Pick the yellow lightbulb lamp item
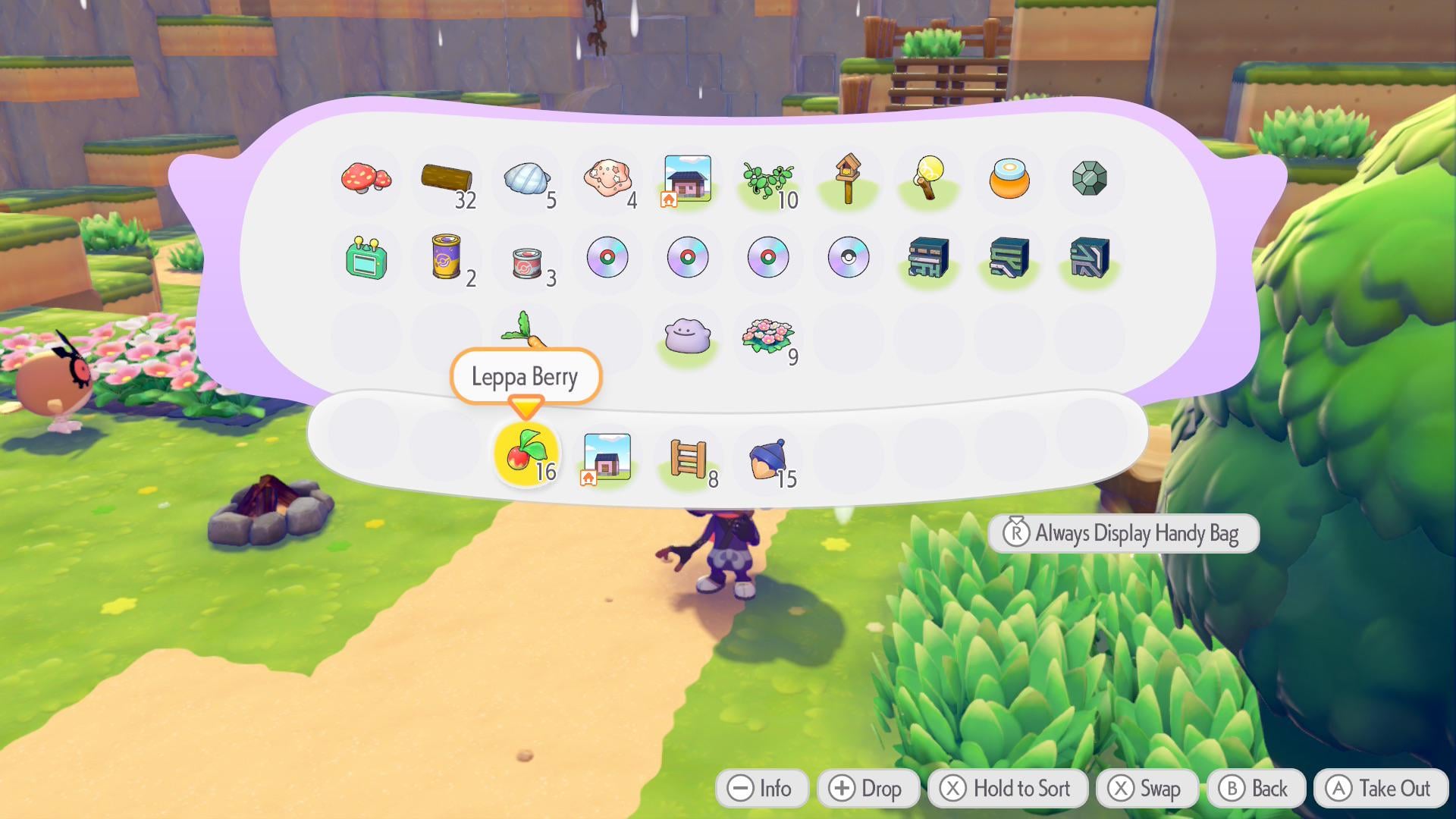This screenshot has height=819, width=1456. pyautogui.click(x=929, y=179)
